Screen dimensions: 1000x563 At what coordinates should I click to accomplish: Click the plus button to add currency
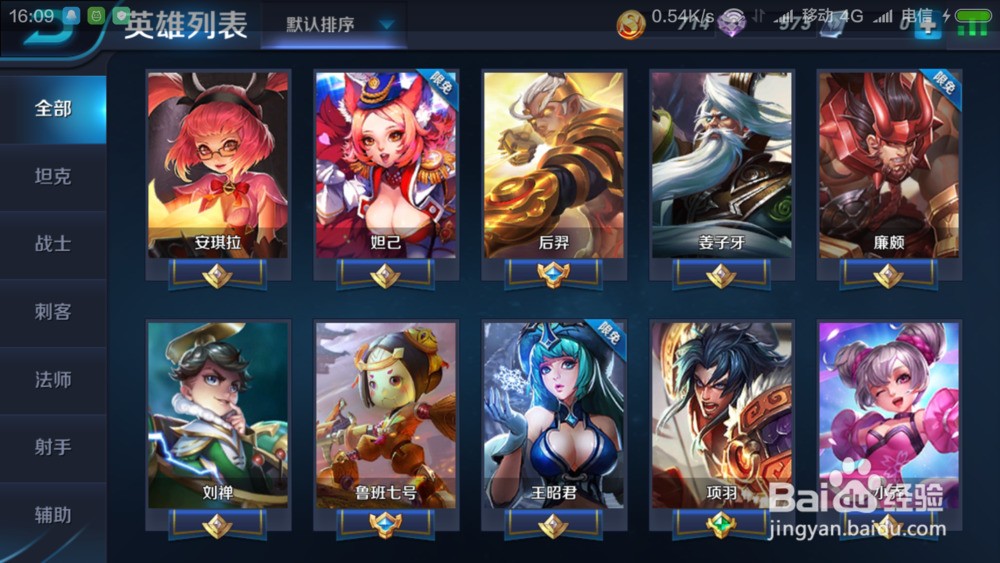[928, 24]
